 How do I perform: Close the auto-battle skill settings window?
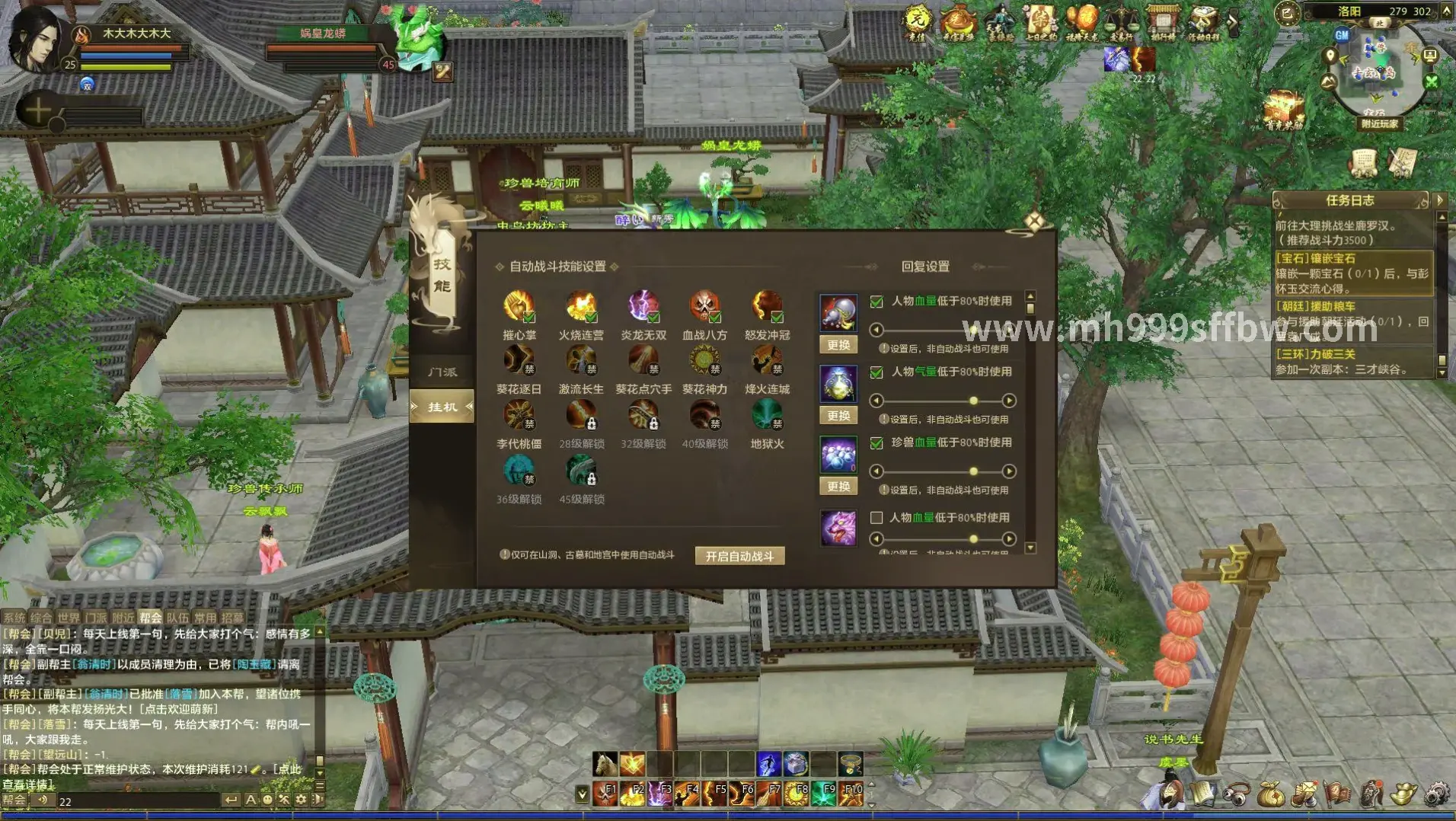[1033, 222]
